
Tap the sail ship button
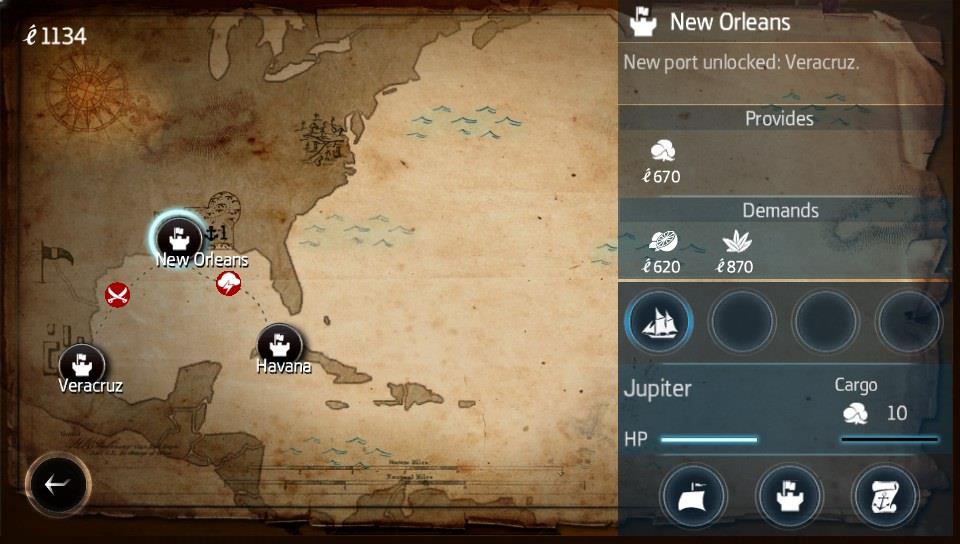[x=693, y=496]
